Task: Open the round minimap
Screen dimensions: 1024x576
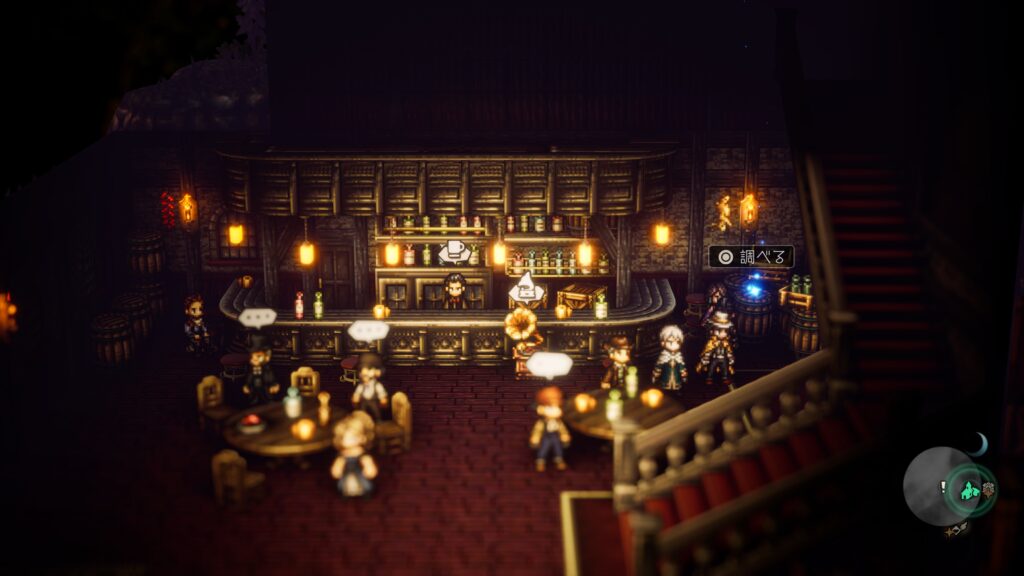Action: point(937,486)
